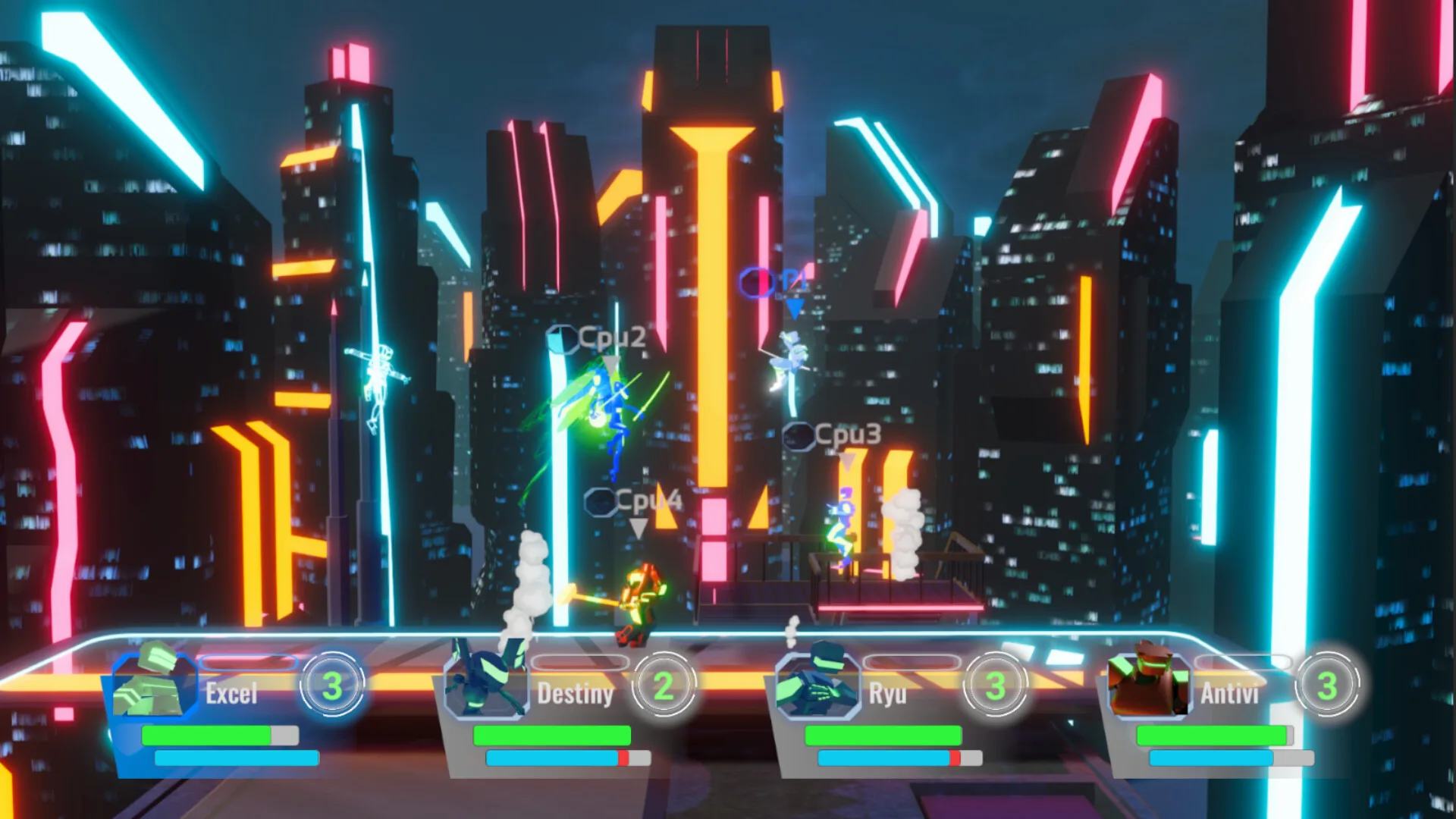
Task: Click the Cpu4 player tag icon
Action: (x=601, y=500)
